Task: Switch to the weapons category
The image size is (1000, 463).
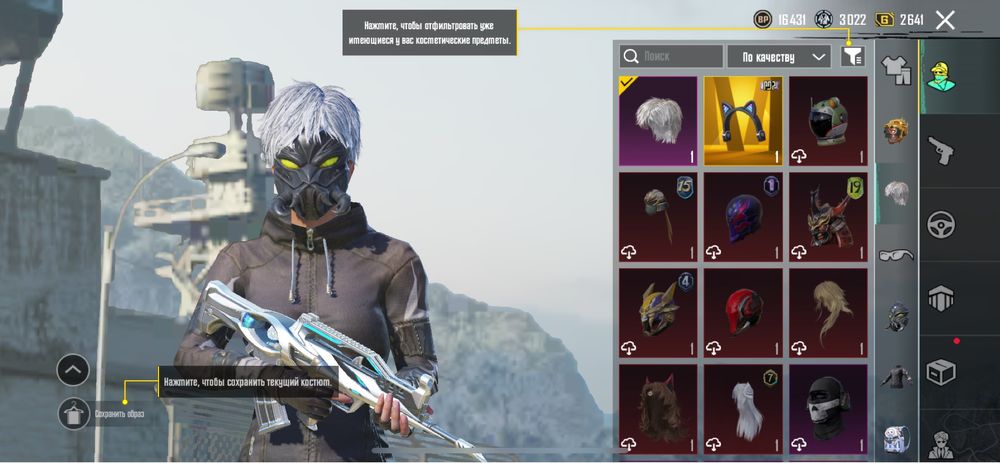Action: coord(940,150)
